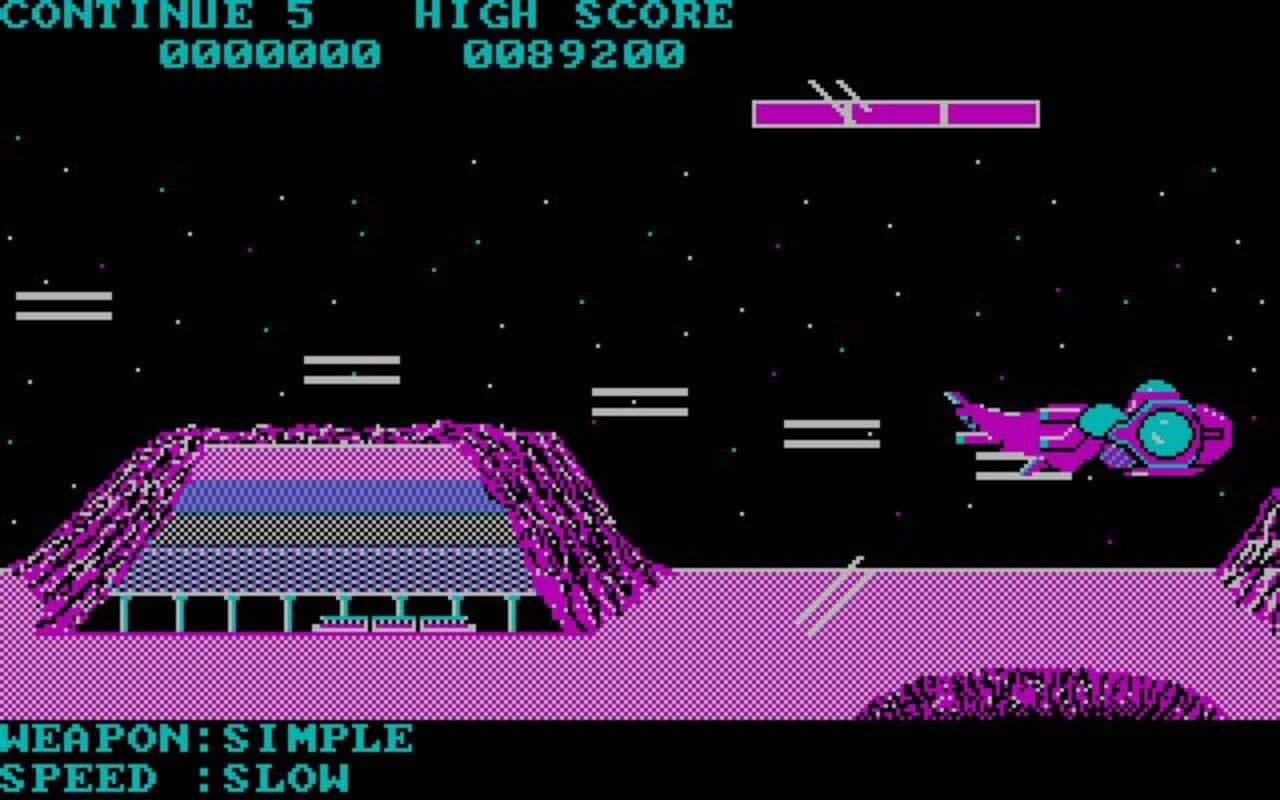Click the magenta enemy platform at top

[895, 113]
